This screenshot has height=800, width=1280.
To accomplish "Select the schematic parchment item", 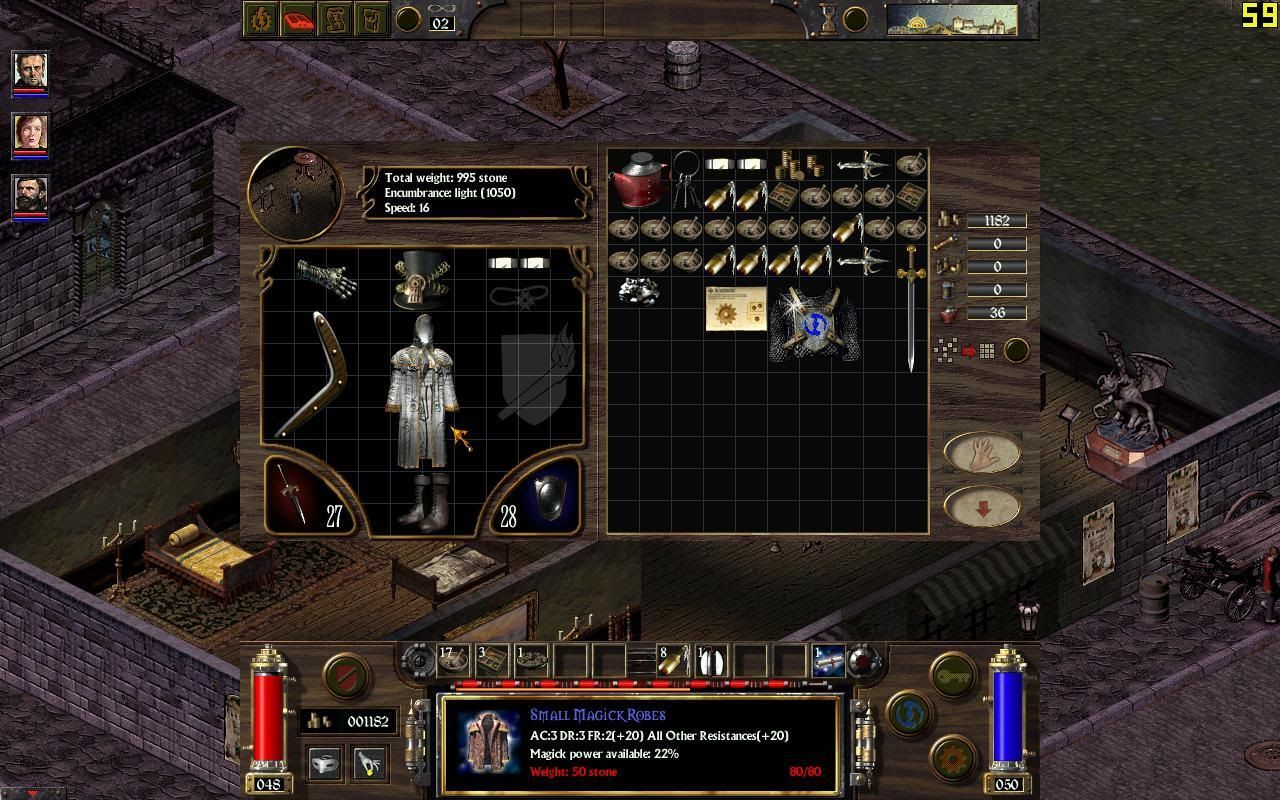I will point(735,308).
